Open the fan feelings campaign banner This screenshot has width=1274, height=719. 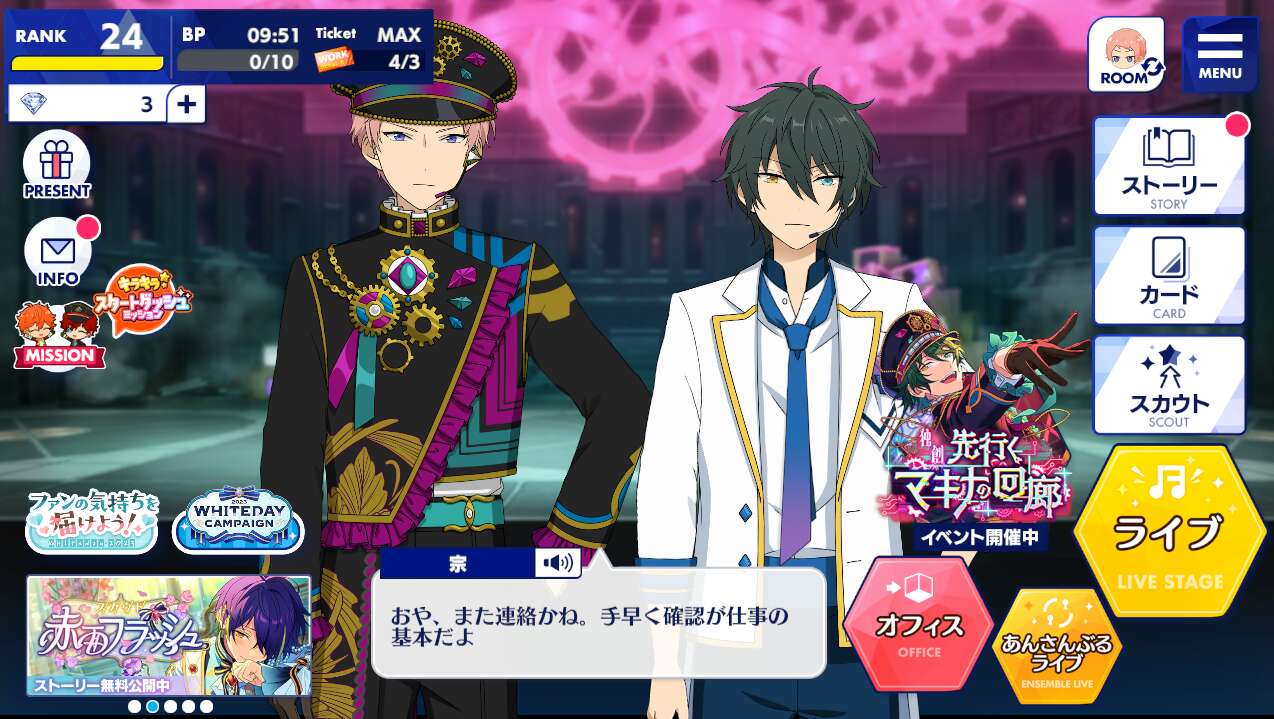[x=92, y=520]
